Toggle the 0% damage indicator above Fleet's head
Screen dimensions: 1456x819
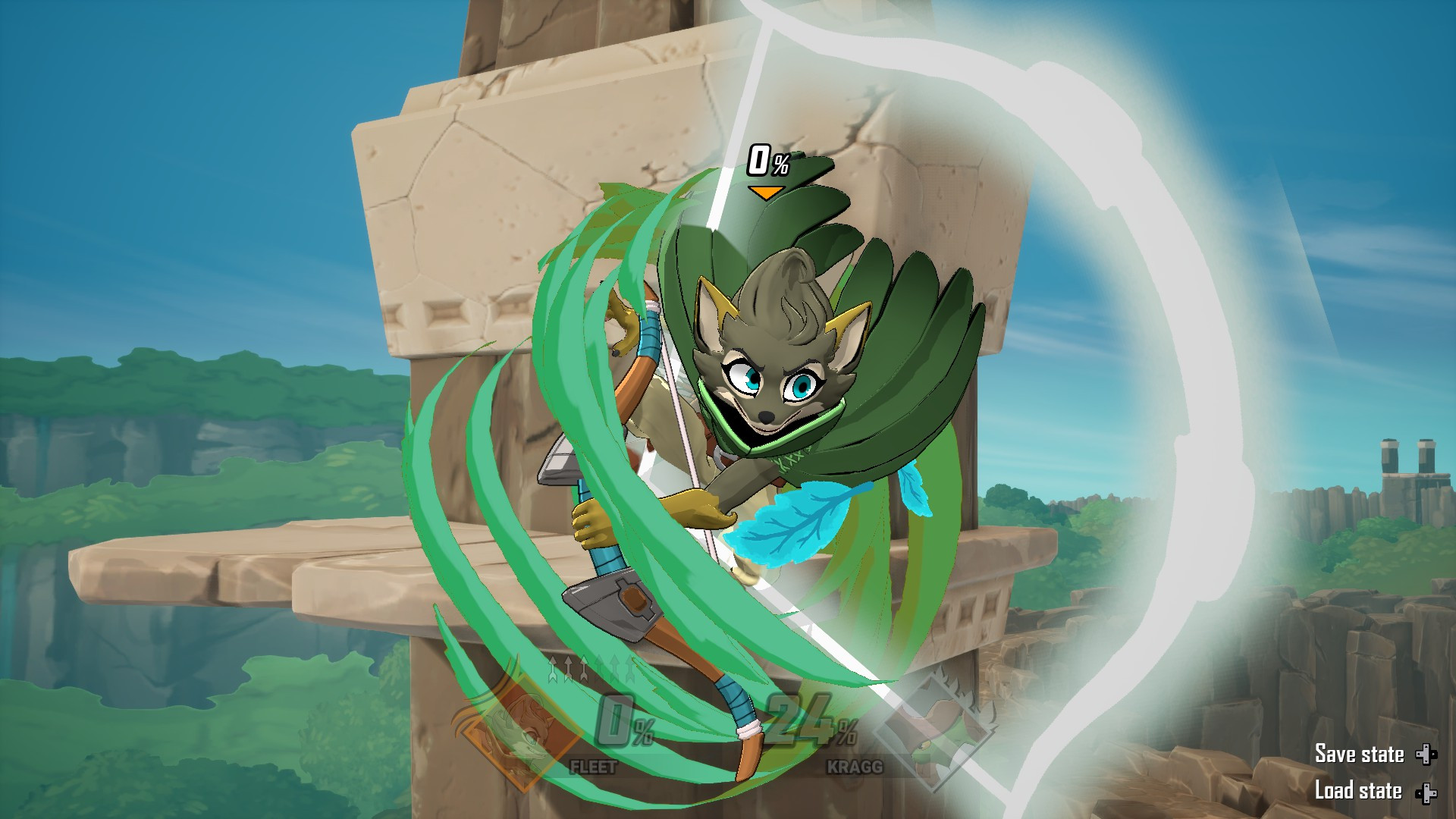pos(768,159)
